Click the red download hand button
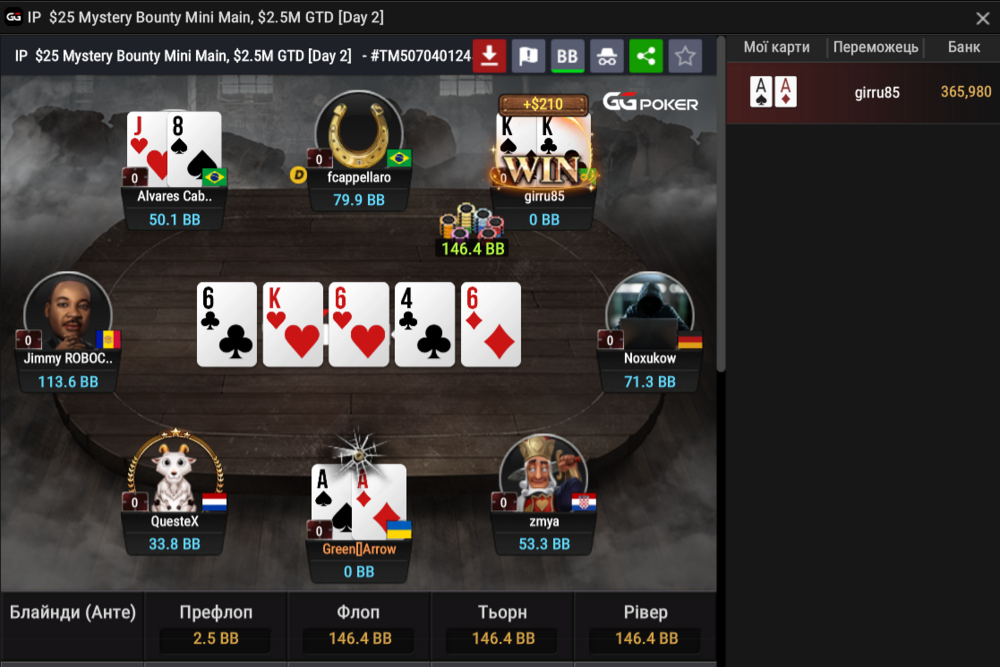The image size is (1000, 667). click(489, 56)
